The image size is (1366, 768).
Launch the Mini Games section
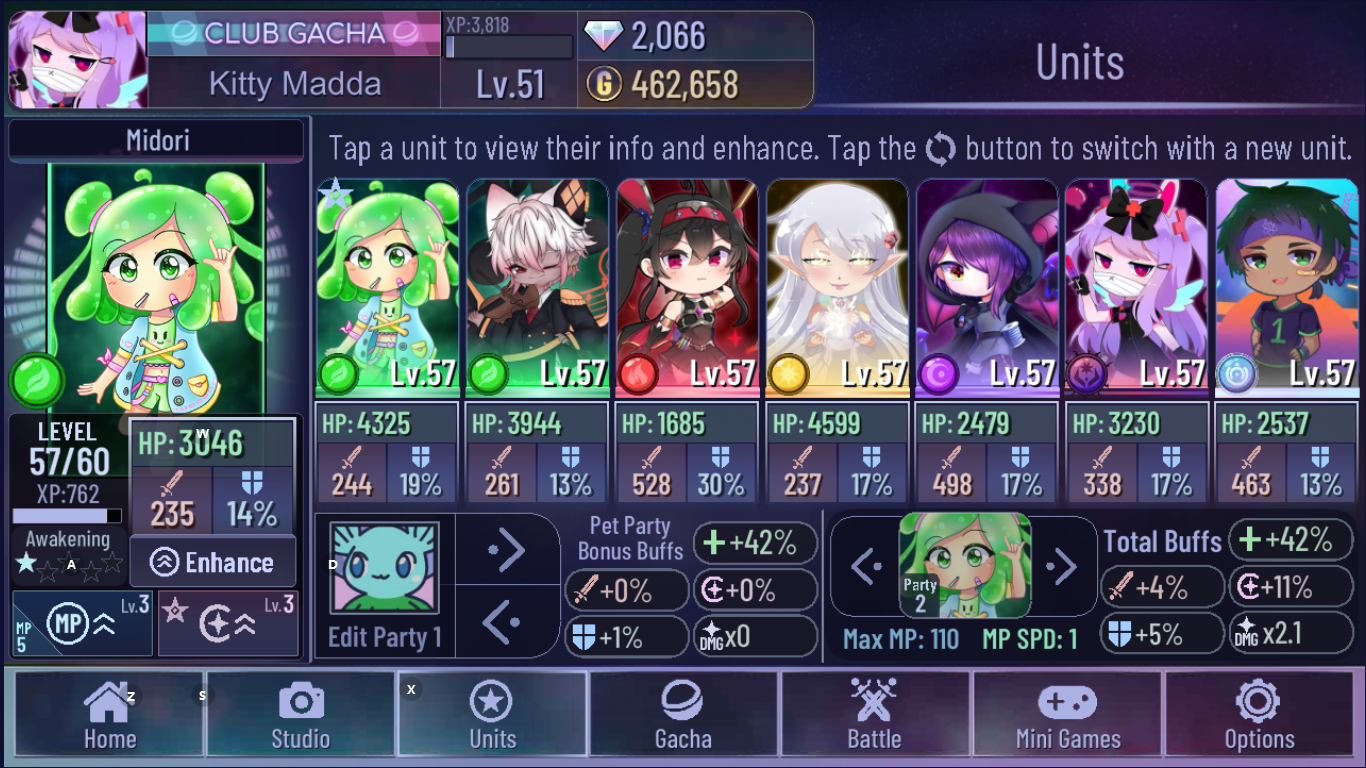pyautogui.click(x=1067, y=714)
